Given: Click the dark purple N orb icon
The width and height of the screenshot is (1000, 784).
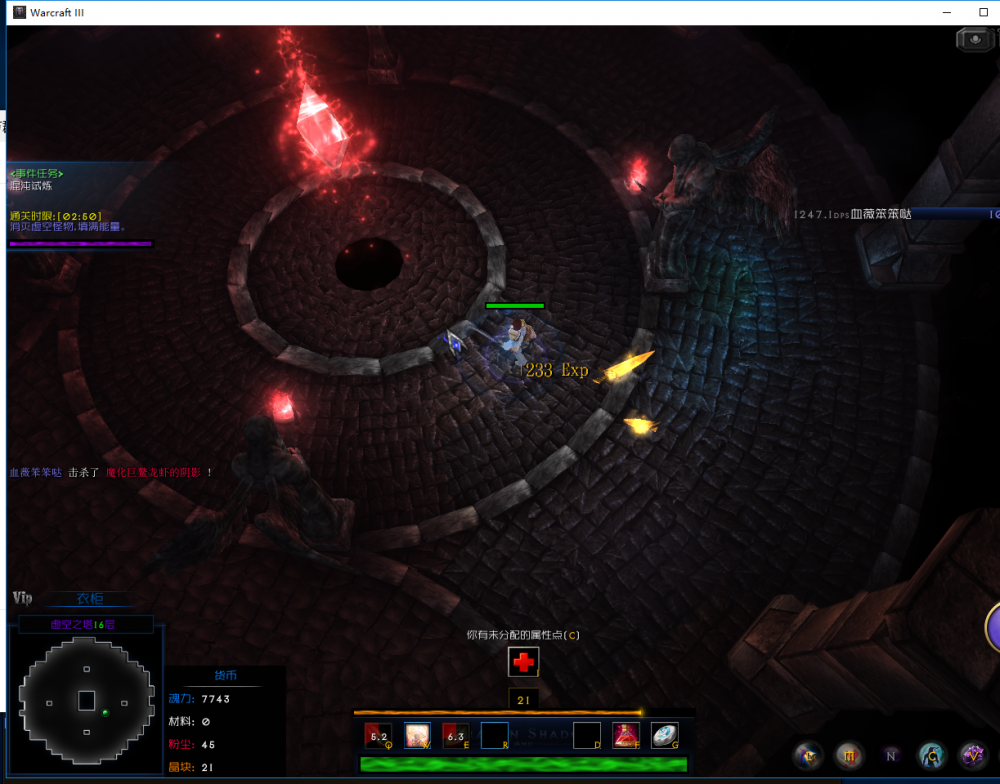Looking at the screenshot, I should click(891, 755).
